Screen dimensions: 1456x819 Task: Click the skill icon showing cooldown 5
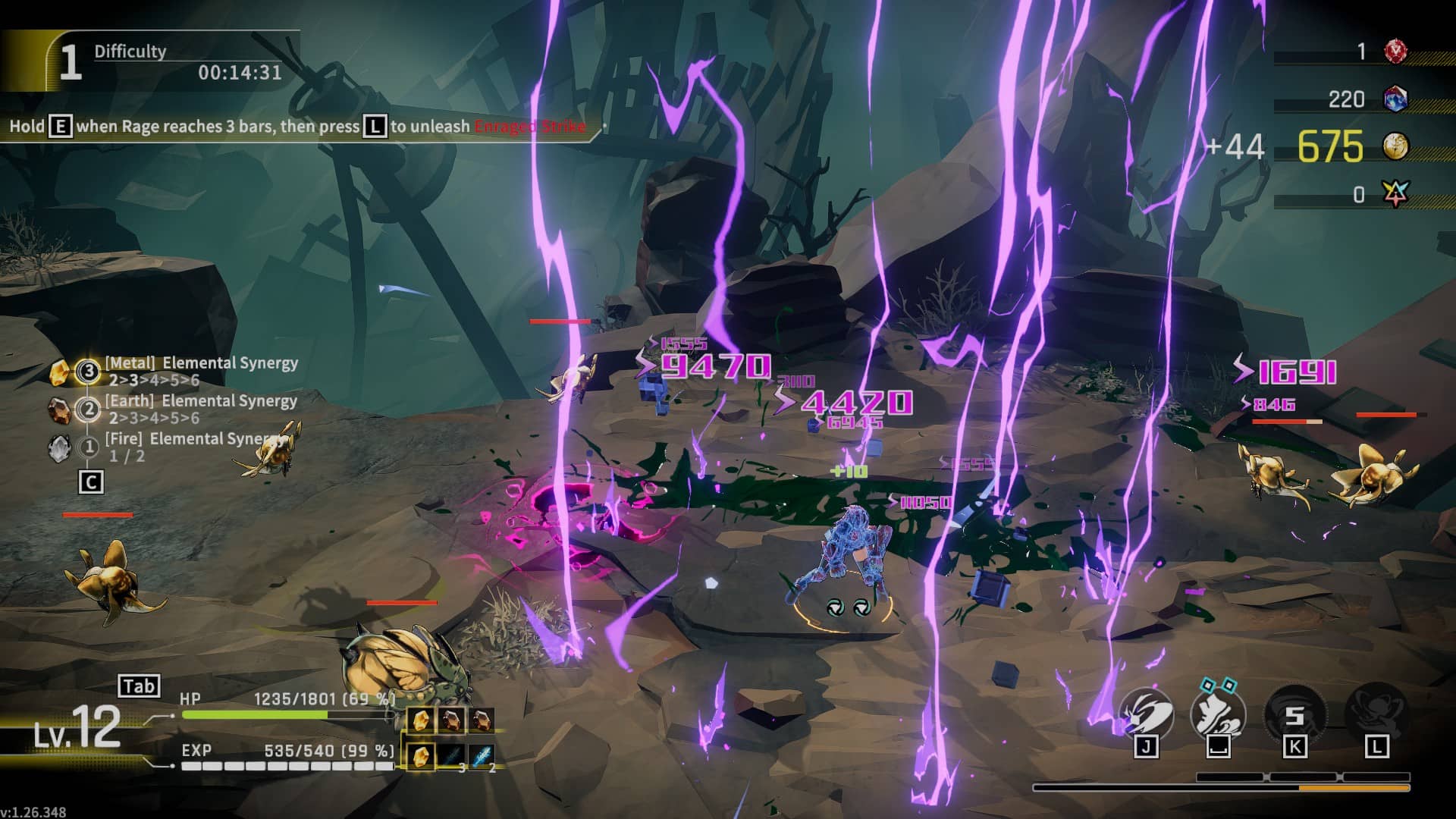pos(1294,715)
